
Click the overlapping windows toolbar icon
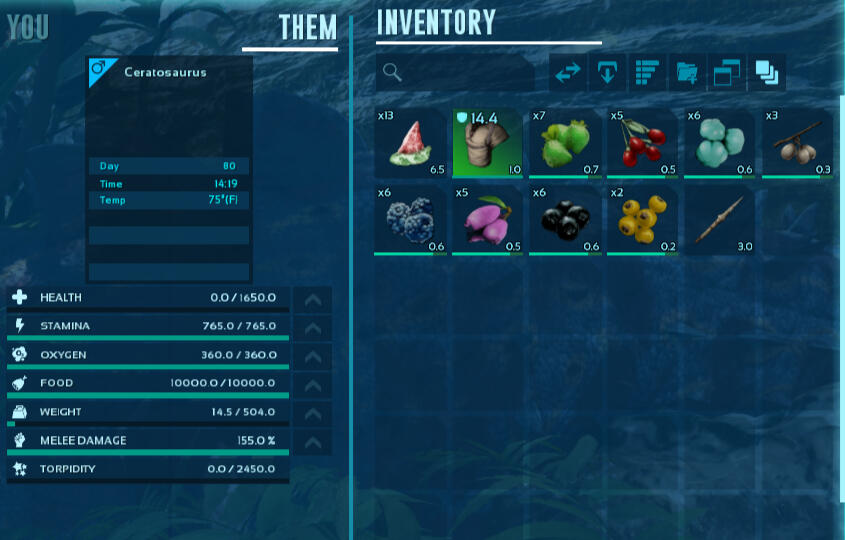tap(727, 73)
